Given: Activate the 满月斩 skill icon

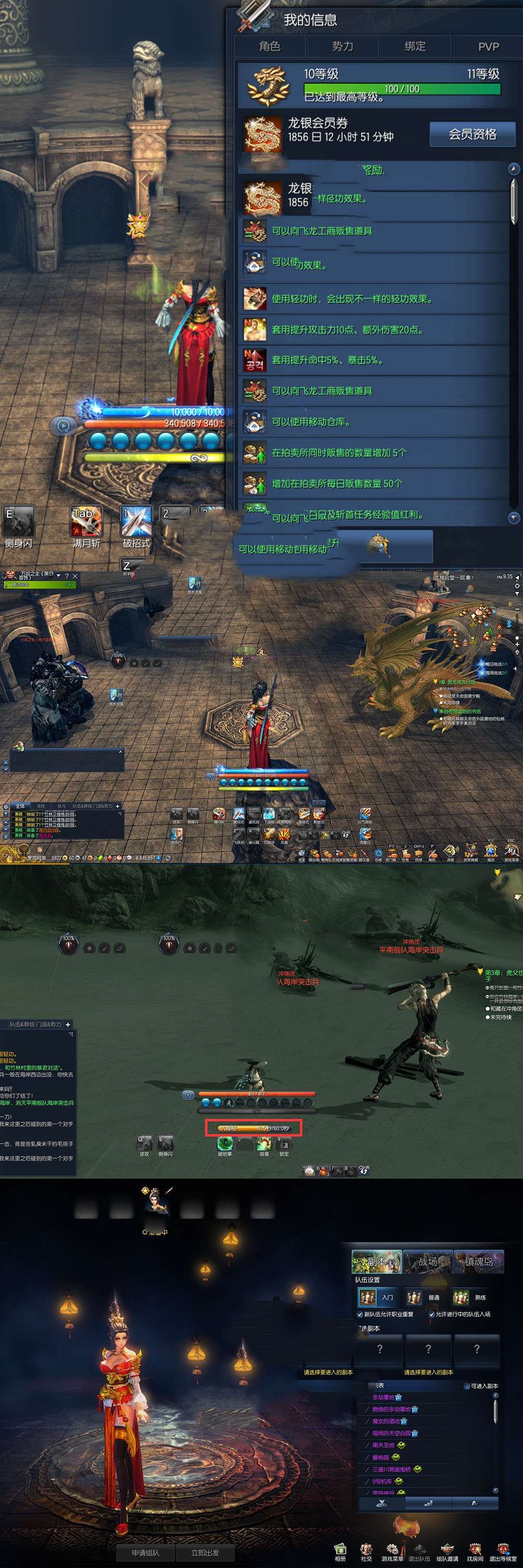Looking at the screenshot, I should [86, 522].
